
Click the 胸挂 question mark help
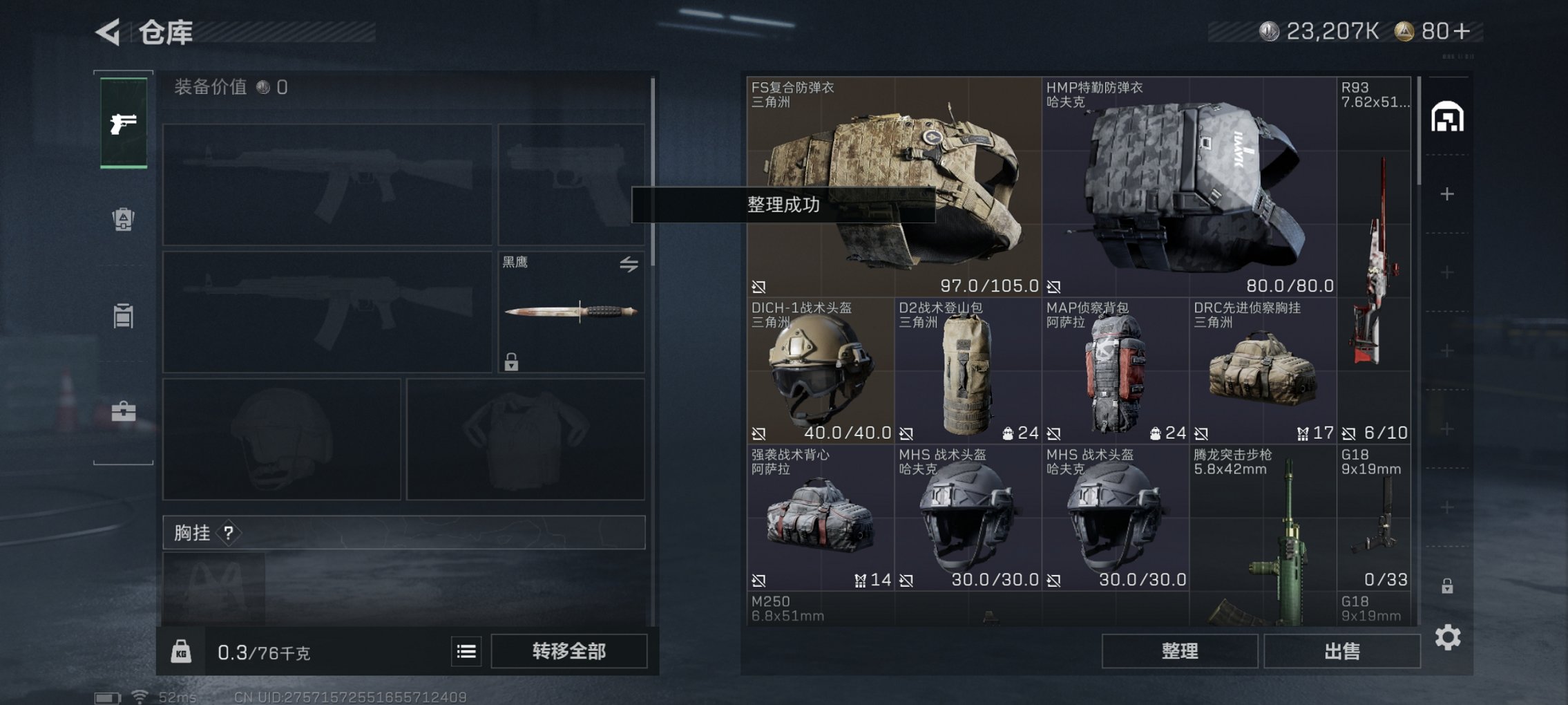pyautogui.click(x=228, y=533)
